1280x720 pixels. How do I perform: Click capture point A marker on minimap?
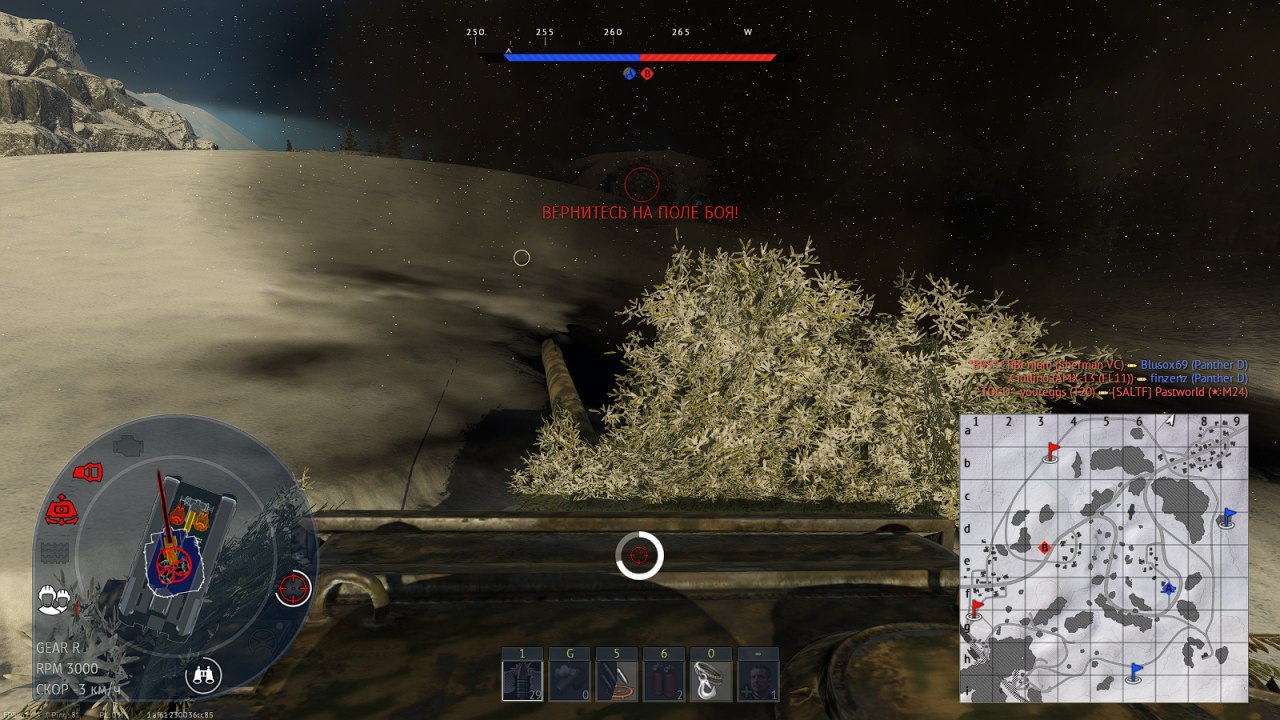(1167, 589)
